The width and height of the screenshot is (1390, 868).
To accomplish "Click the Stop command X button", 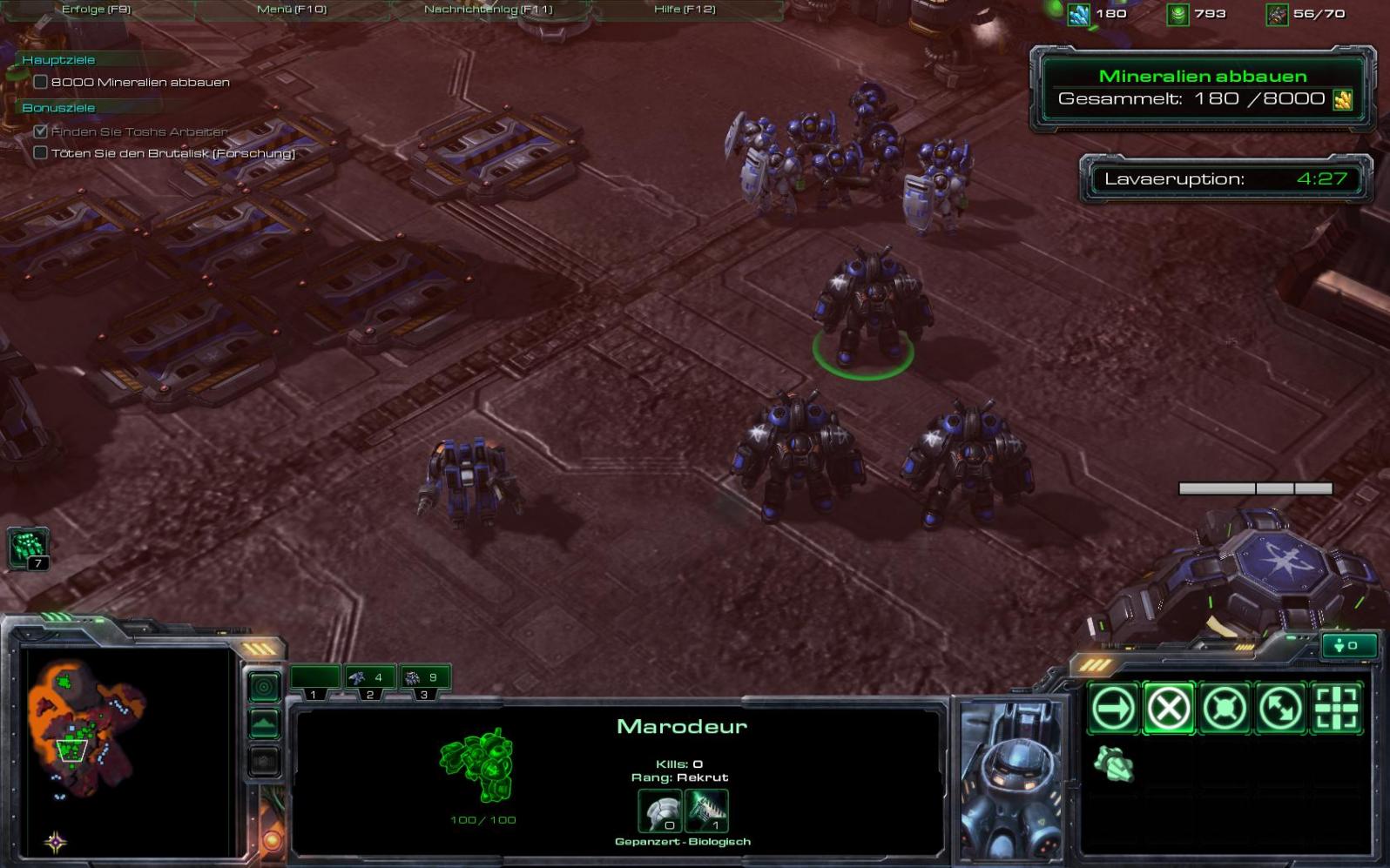I will [1169, 708].
